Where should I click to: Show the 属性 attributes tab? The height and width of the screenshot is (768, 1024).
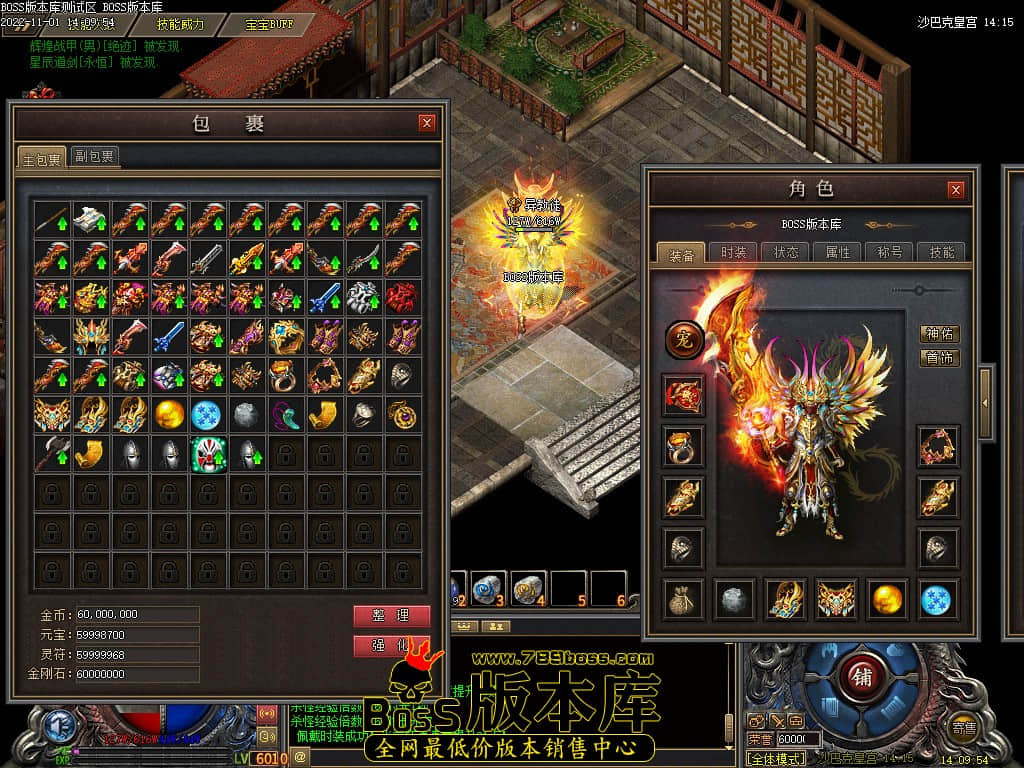click(x=838, y=252)
